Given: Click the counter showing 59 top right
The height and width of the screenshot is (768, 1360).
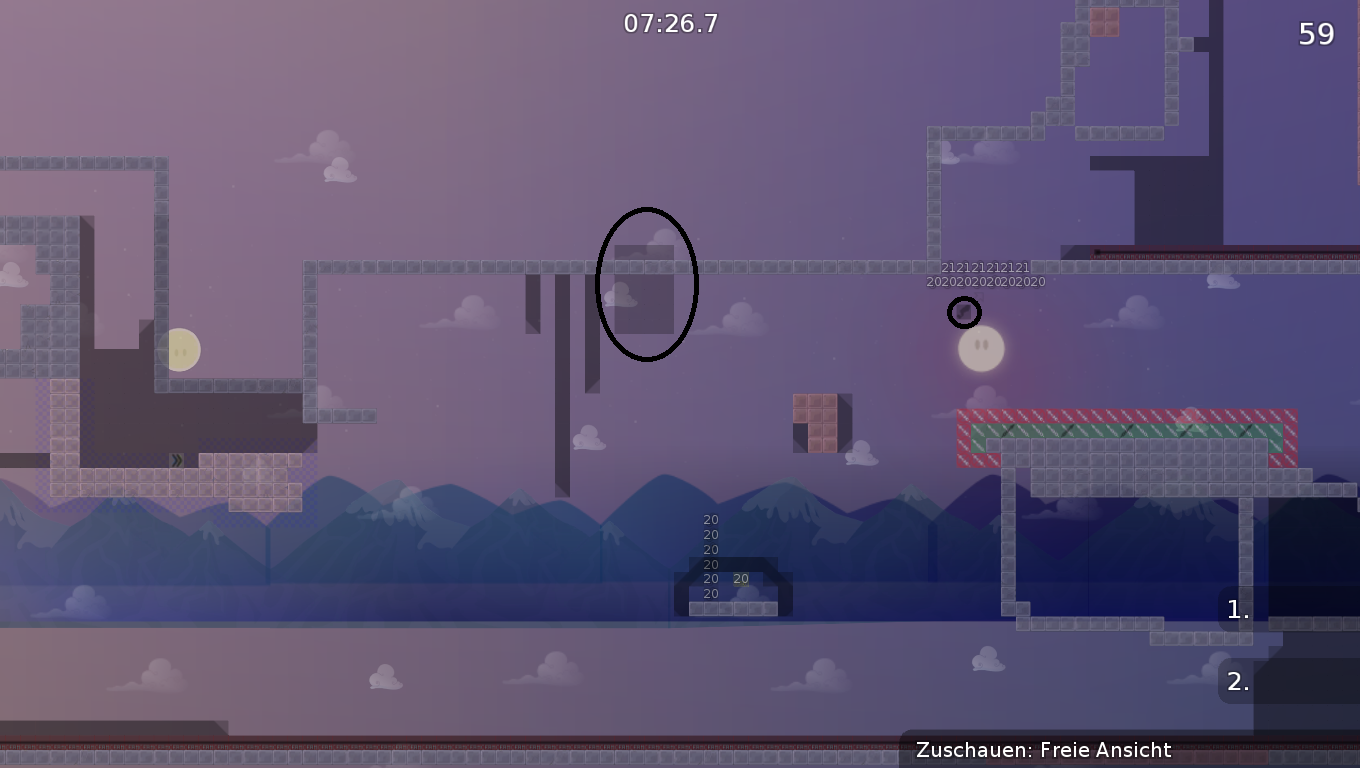Looking at the screenshot, I should tap(1318, 33).
